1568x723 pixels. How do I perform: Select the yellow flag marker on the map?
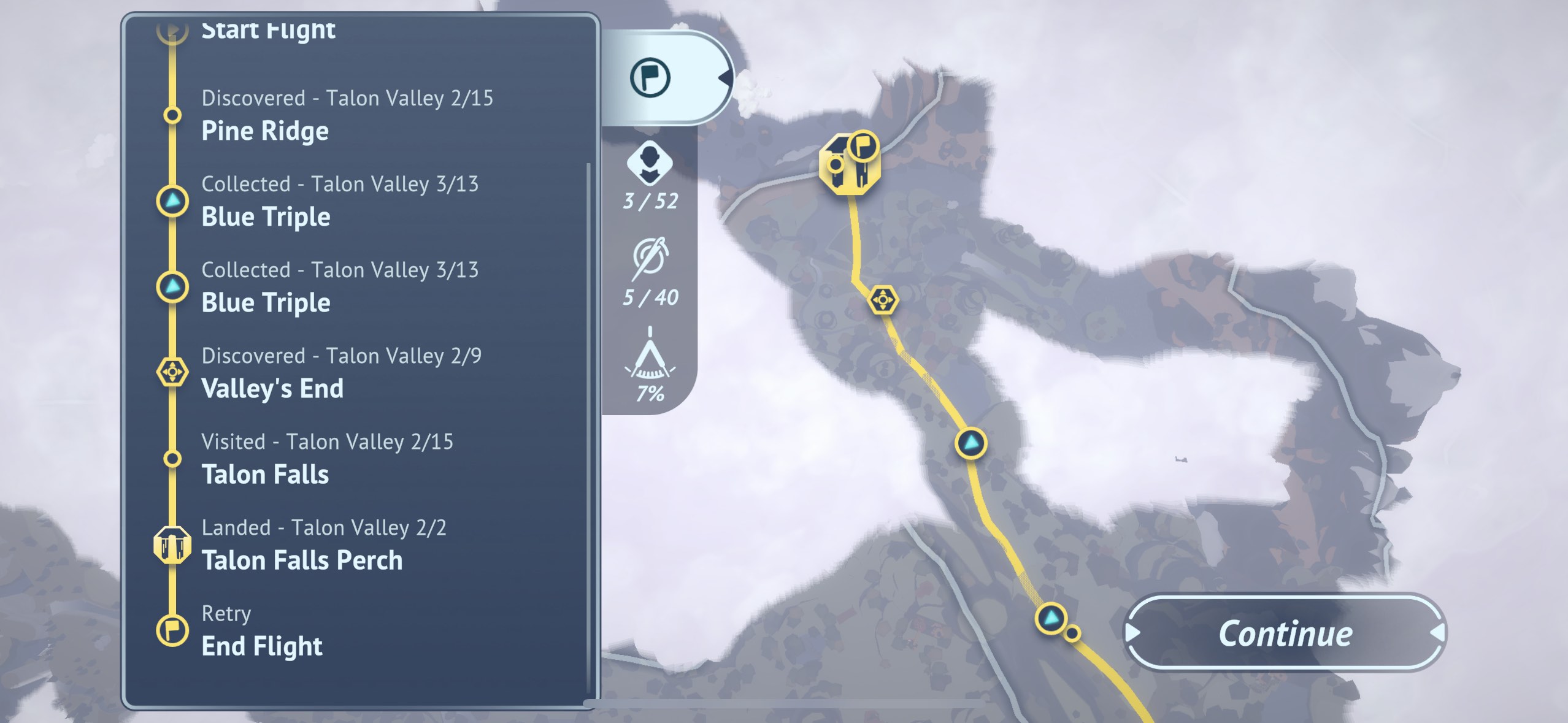click(863, 147)
